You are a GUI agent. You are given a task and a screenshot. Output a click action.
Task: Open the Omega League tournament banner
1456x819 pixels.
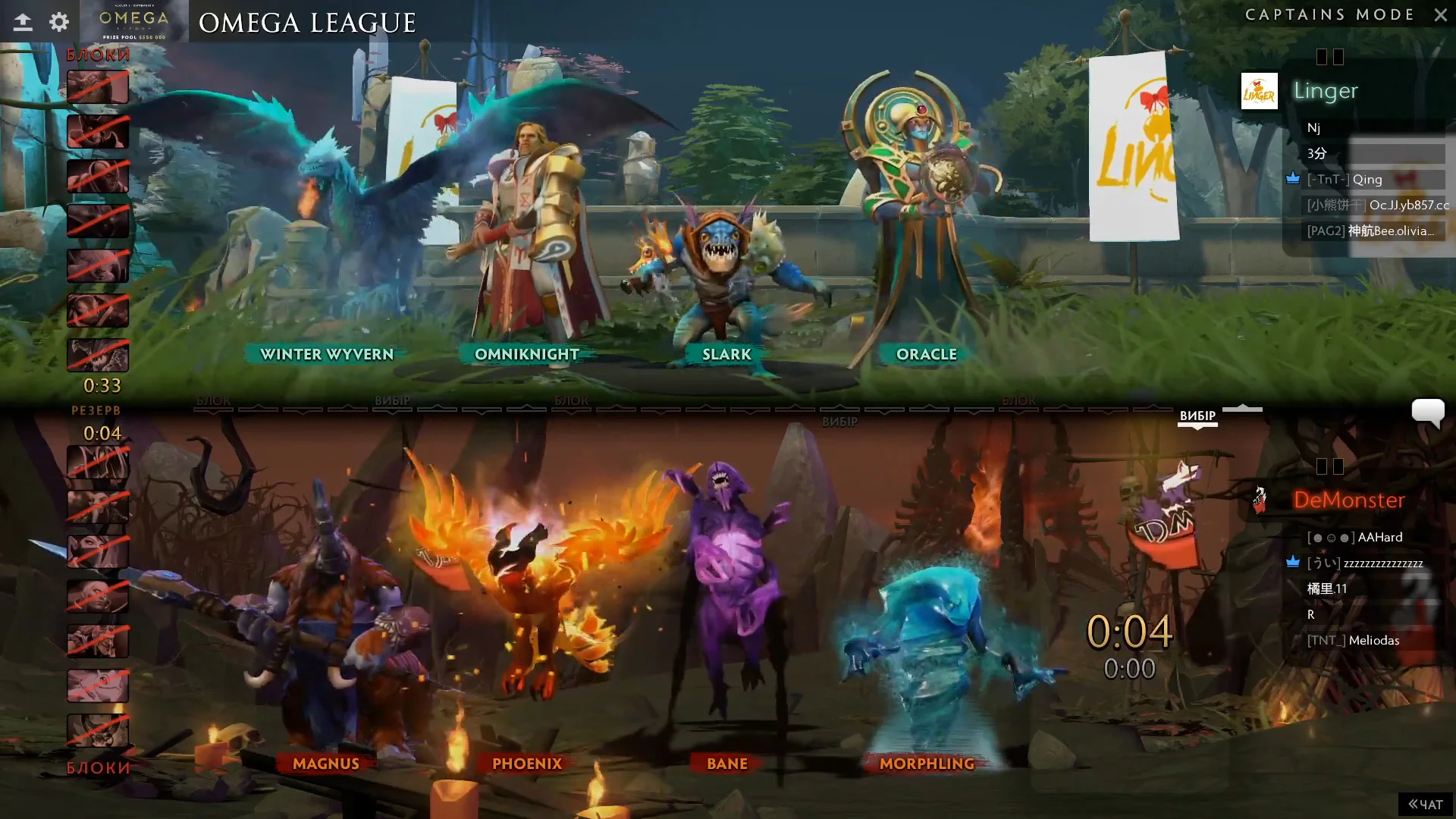134,22
